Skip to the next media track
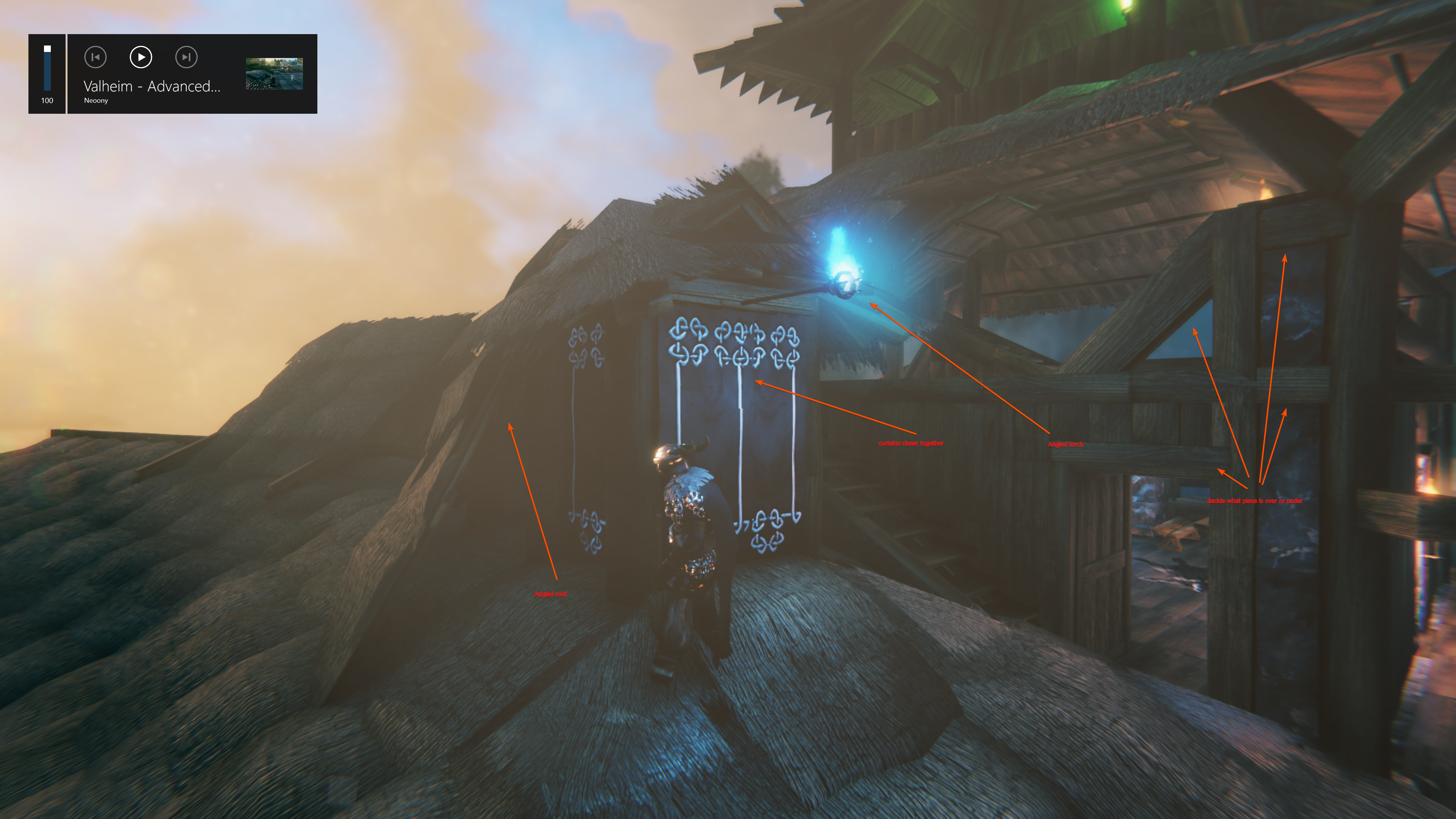 pyautogui.click(x=186, y=57)
